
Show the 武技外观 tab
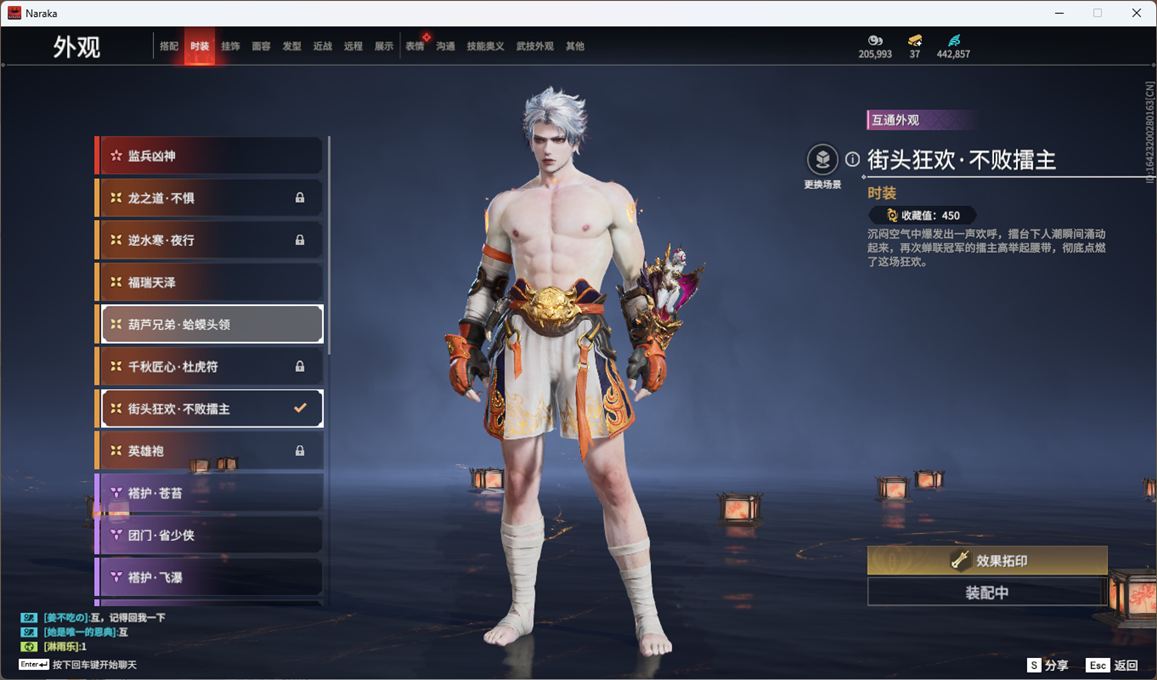[534, 46]
